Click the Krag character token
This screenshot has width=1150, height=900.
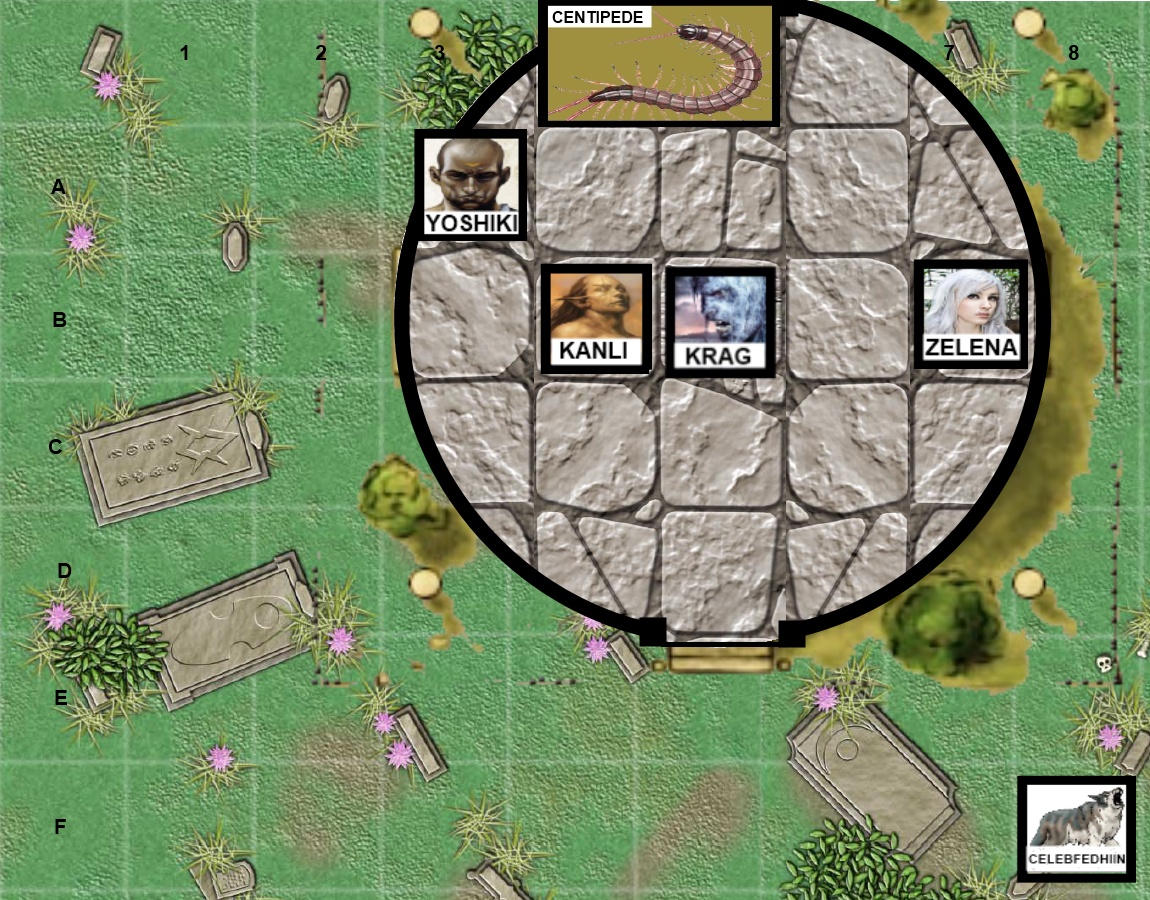pos(720,319)
